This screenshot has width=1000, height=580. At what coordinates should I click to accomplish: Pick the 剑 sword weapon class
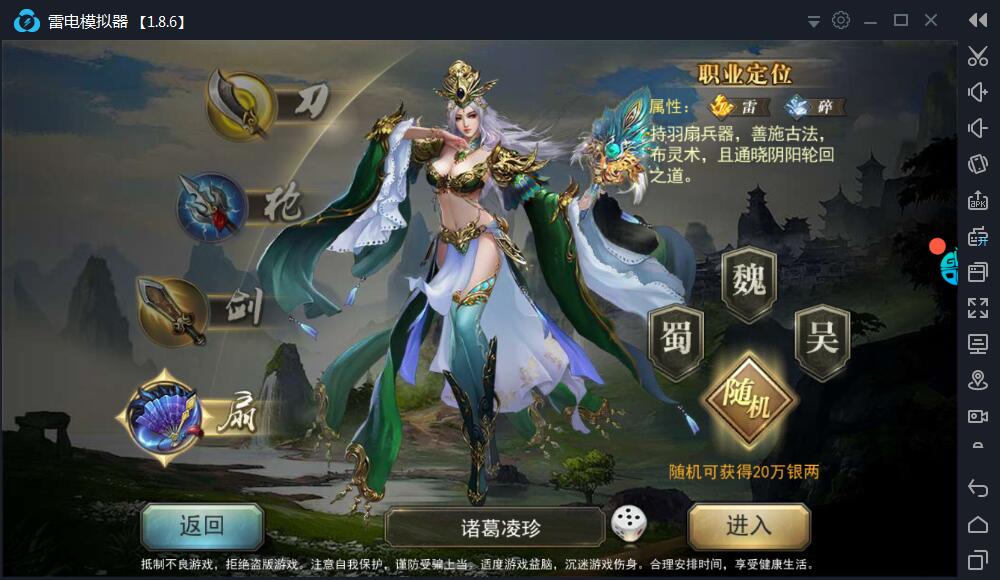coord(172,310)
